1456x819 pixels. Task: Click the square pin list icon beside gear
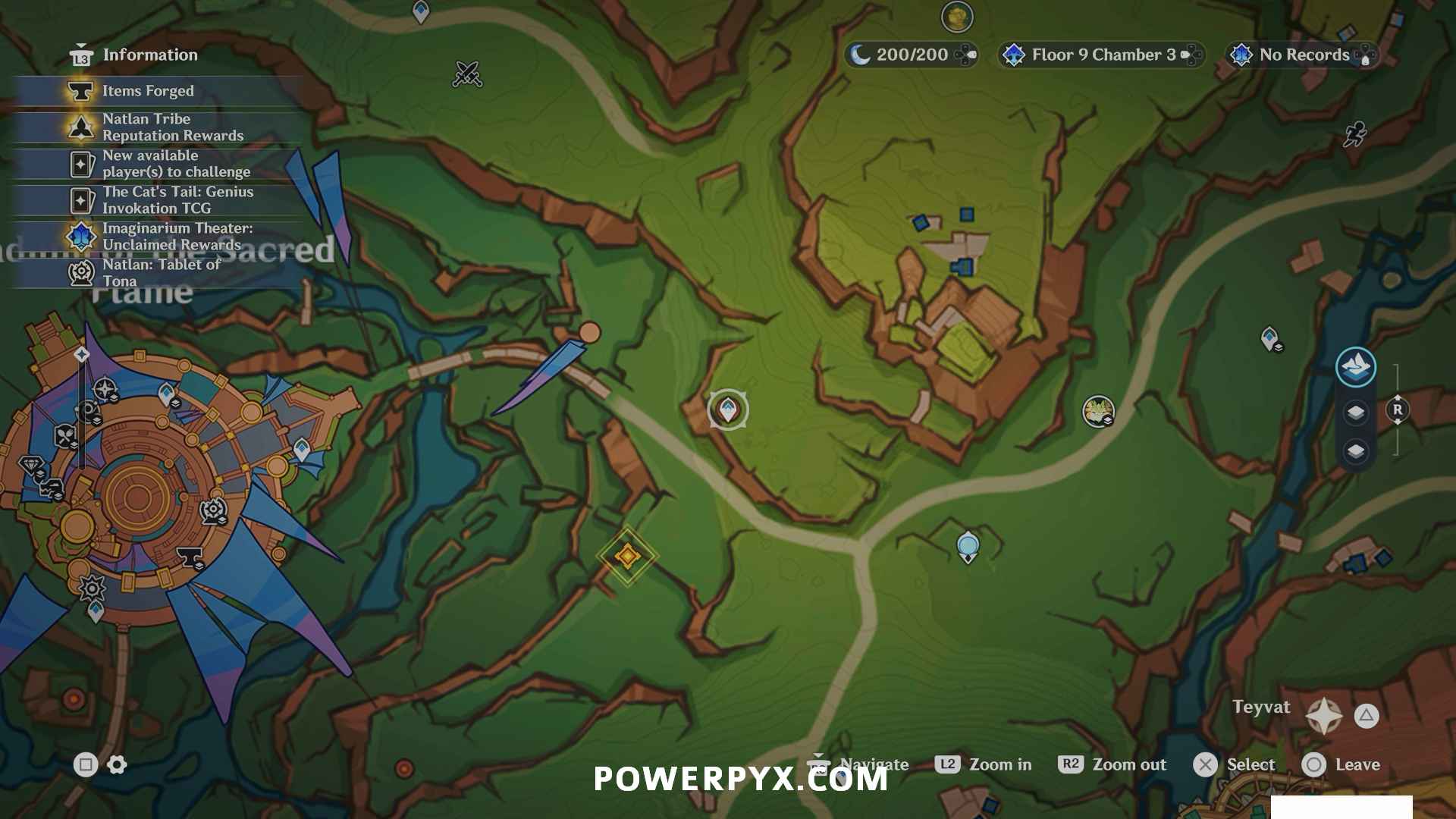click(85, 764)
